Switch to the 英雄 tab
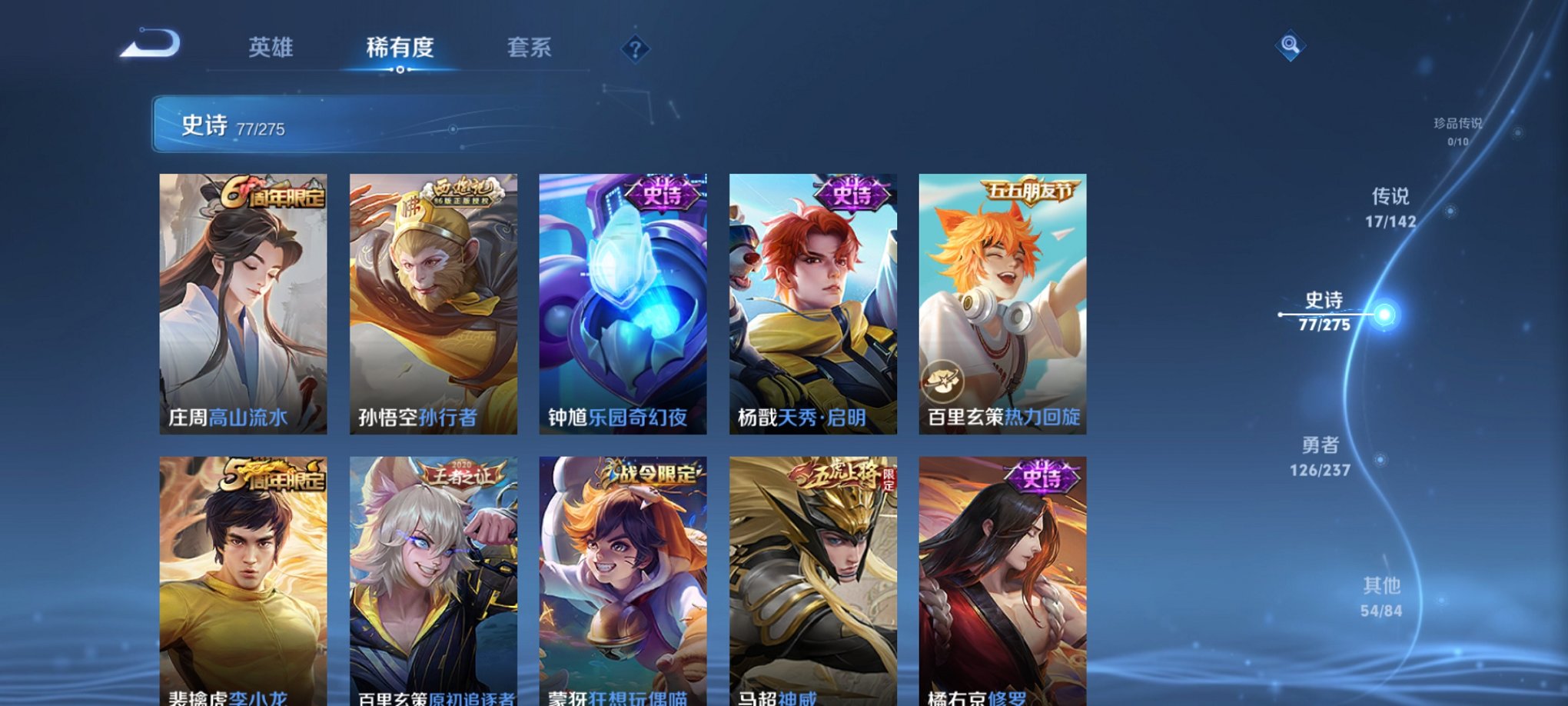The height and width of the screenshot is (706, 1568). pyautogui.click(x=273, y=48)
